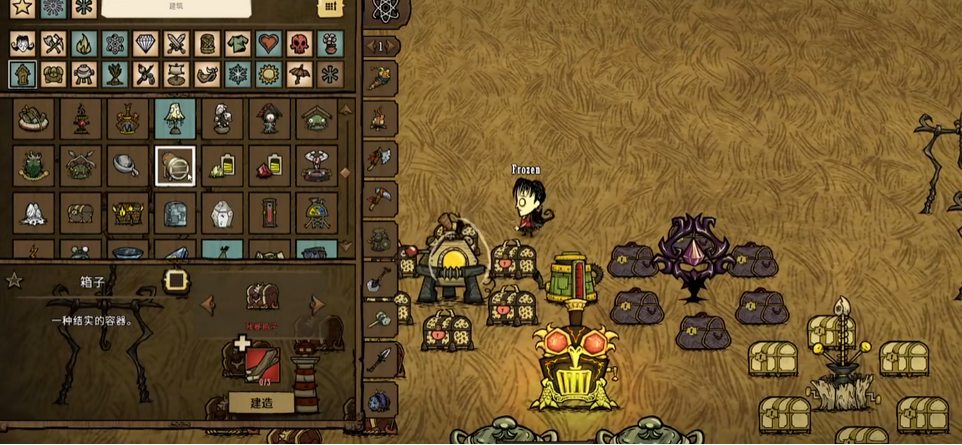The width and height of the screenshot is (962, 445).
Task: Pick the highlighted chest recipe slot
Action: [175, 166]
